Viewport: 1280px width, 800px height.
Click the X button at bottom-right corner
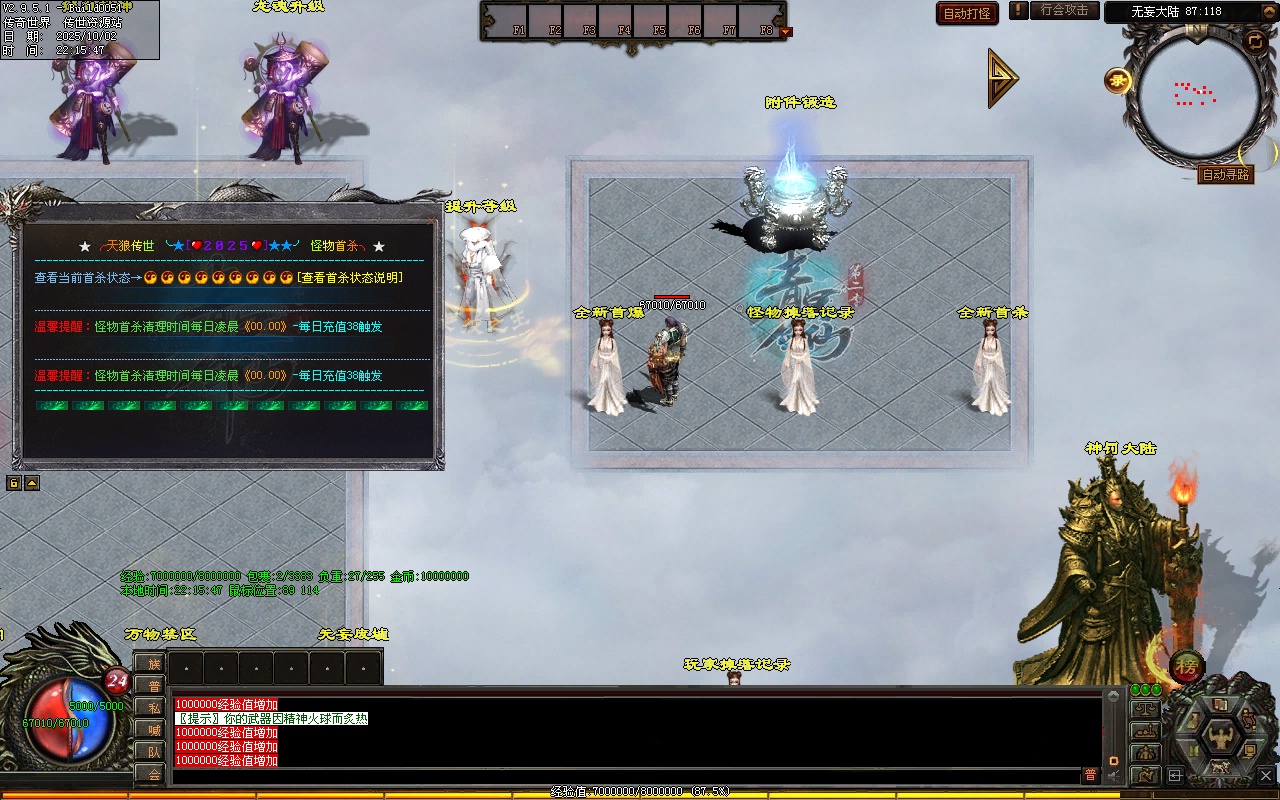click(x=1266, y=775)
